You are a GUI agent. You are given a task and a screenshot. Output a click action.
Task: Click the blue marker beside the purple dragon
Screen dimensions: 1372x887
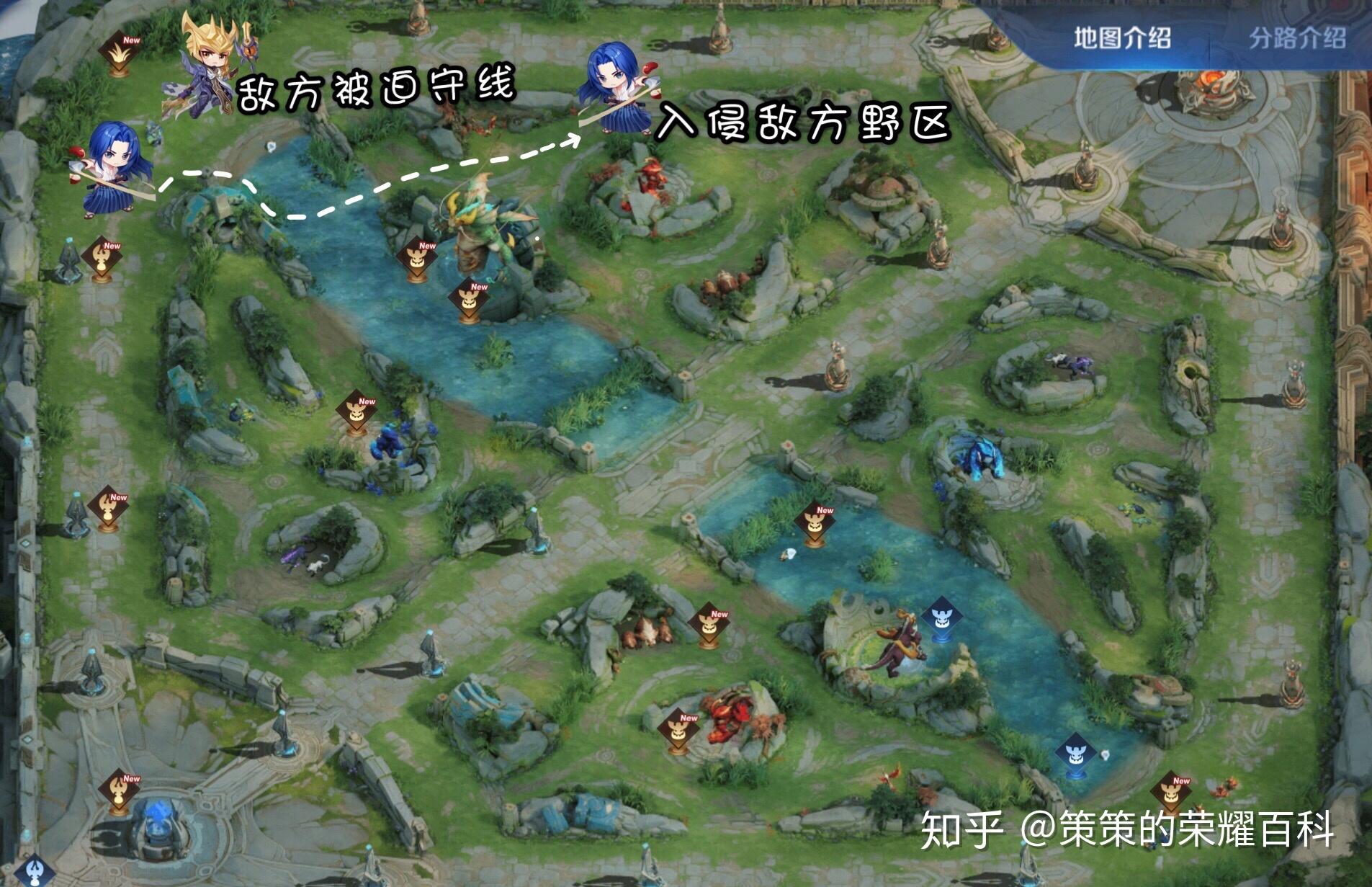(941, 618)
